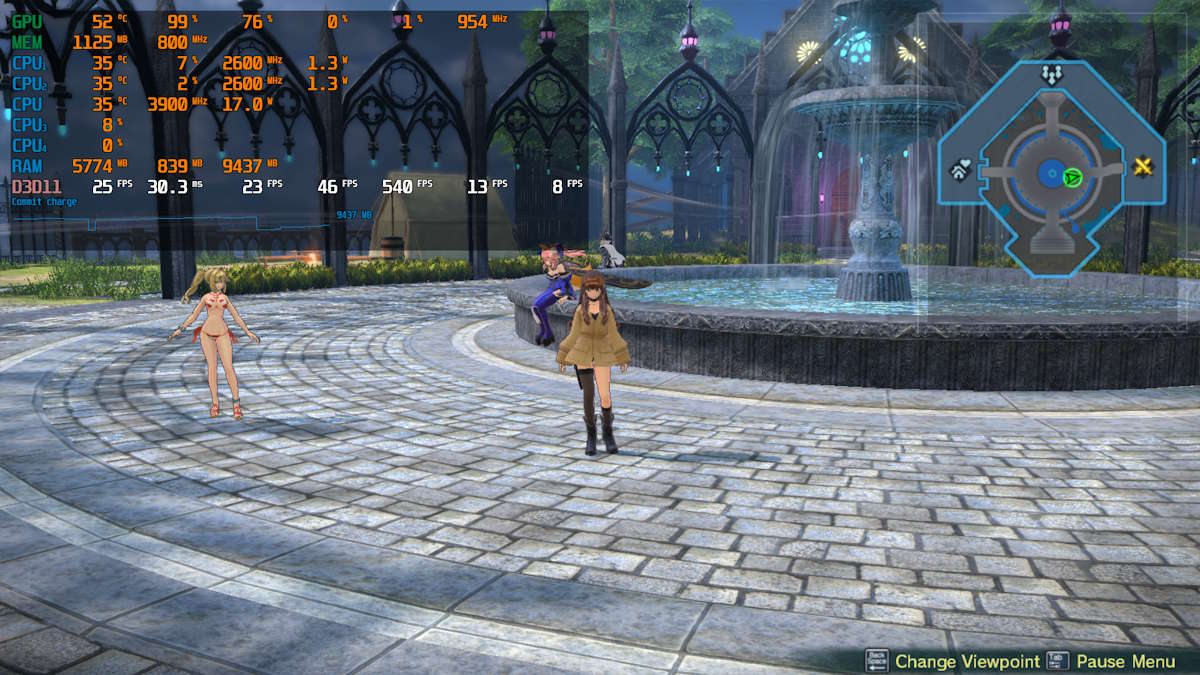Select the blue fountain circle on the minimap
The height and width of the screenshot is (675, 1200).
[x=1050, y=173]
